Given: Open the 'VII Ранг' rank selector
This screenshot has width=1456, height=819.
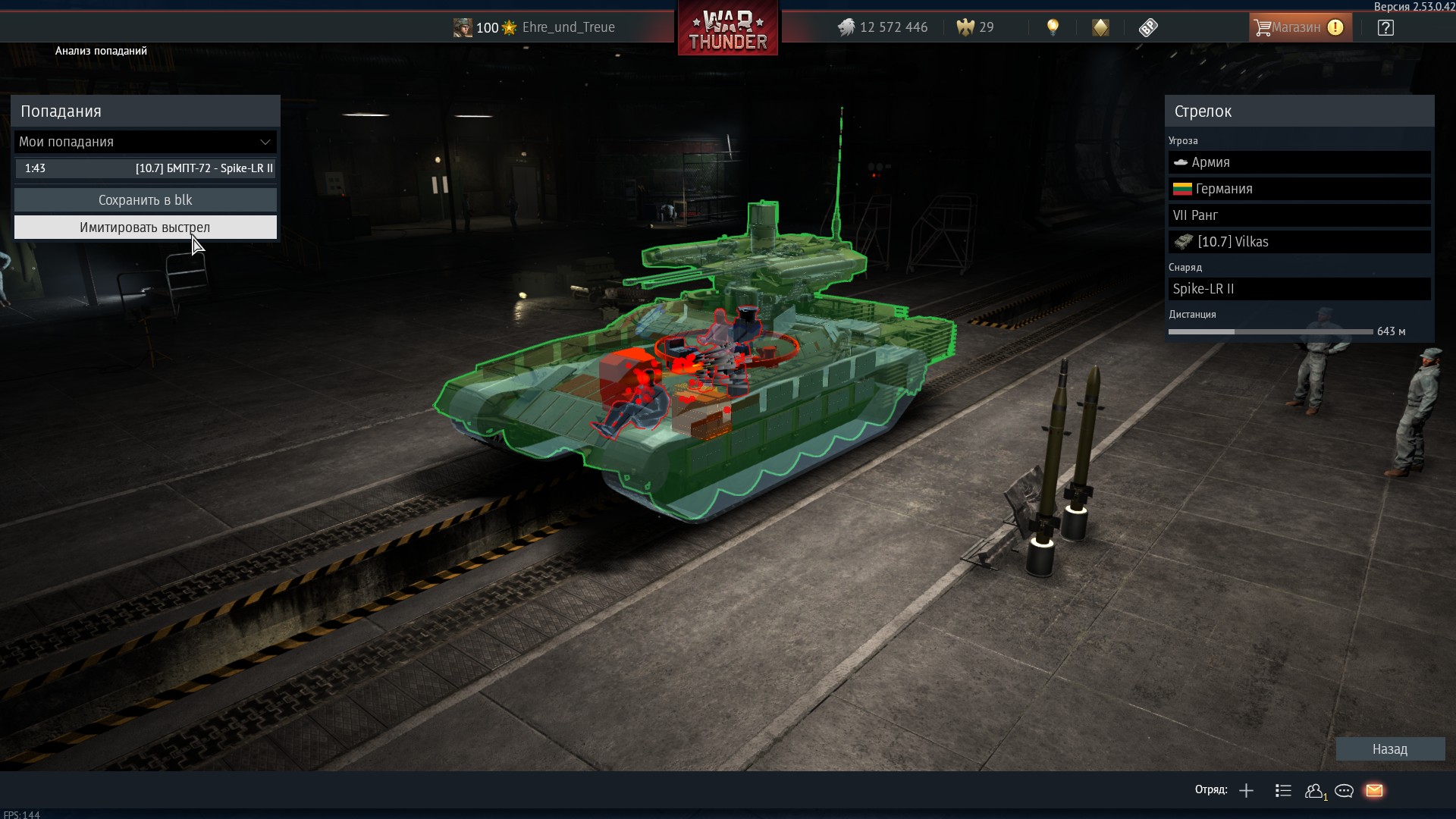Looking at the screenshot, I should point(1299,215).
